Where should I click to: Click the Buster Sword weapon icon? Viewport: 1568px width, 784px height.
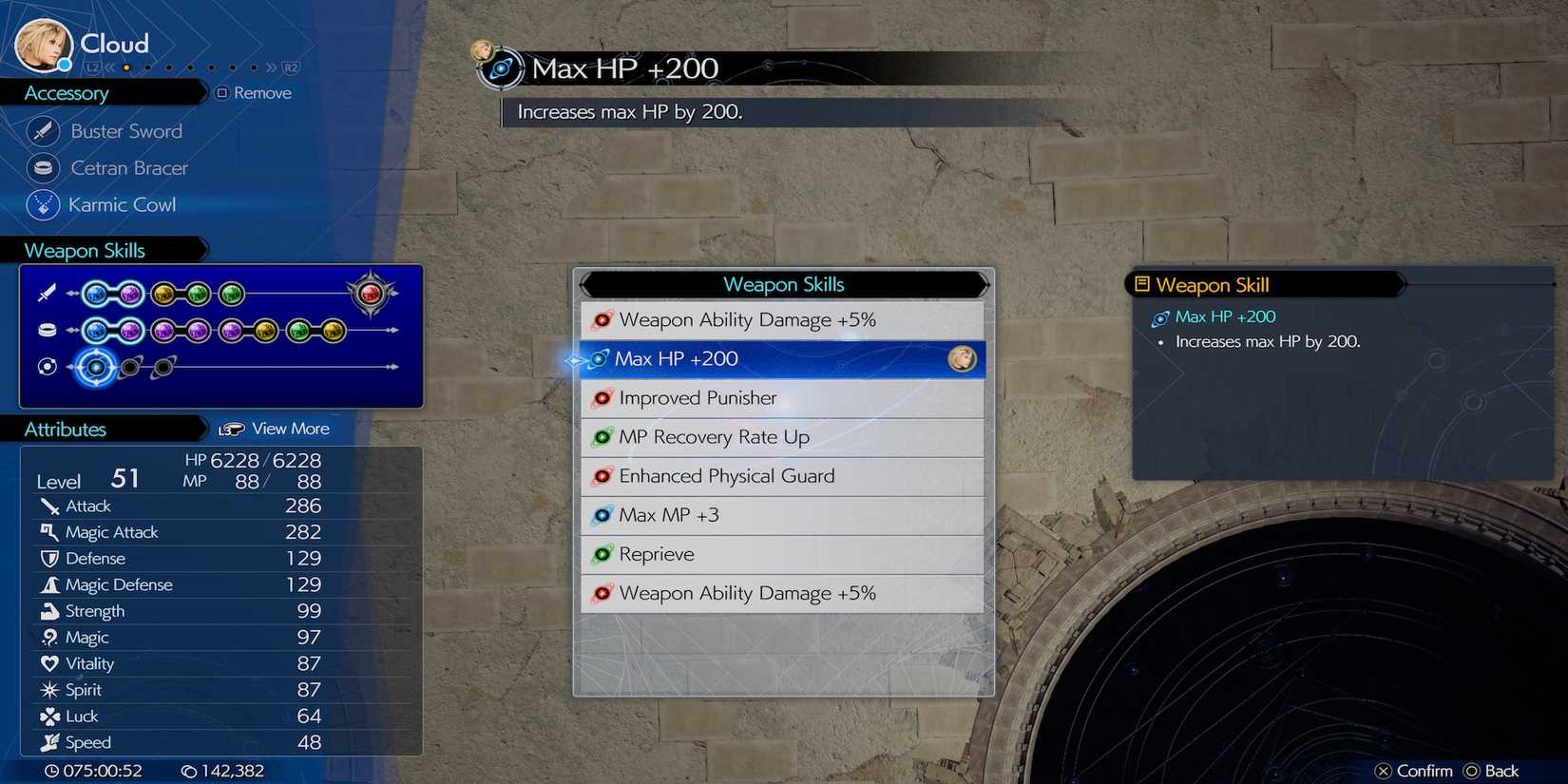[42, 130]
